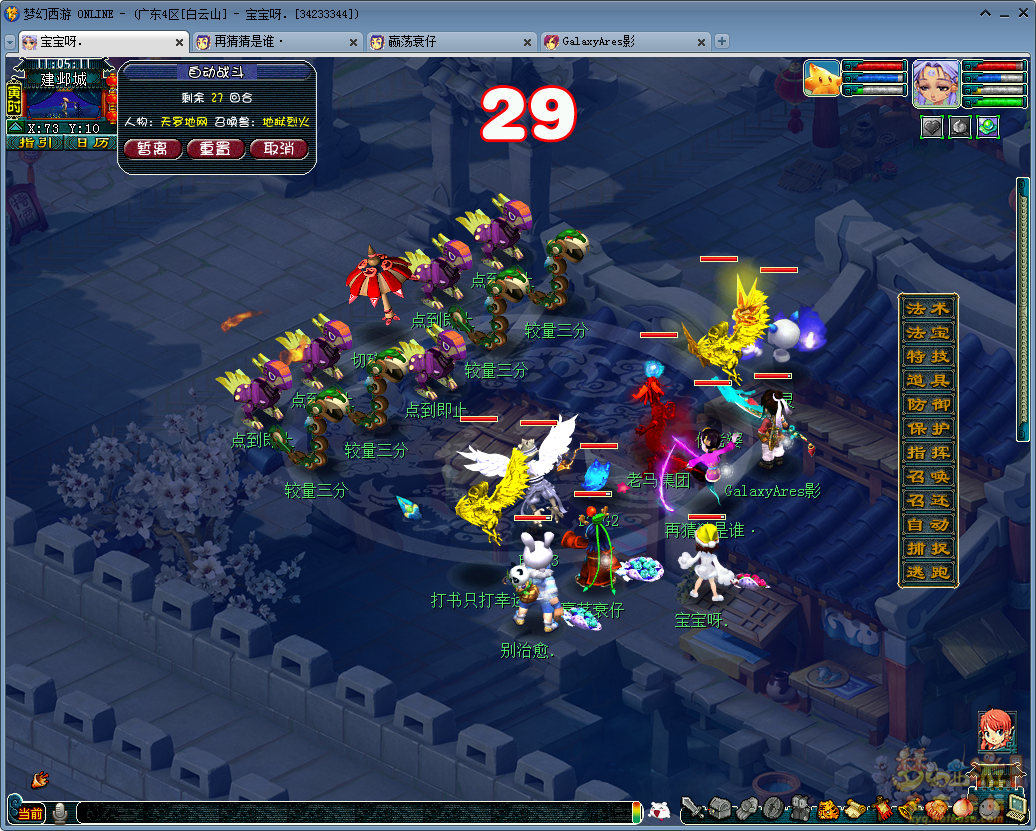Choose the 逃跑 flee command
This screenshot has height=831, width=1036.
(x=928, y=572)
